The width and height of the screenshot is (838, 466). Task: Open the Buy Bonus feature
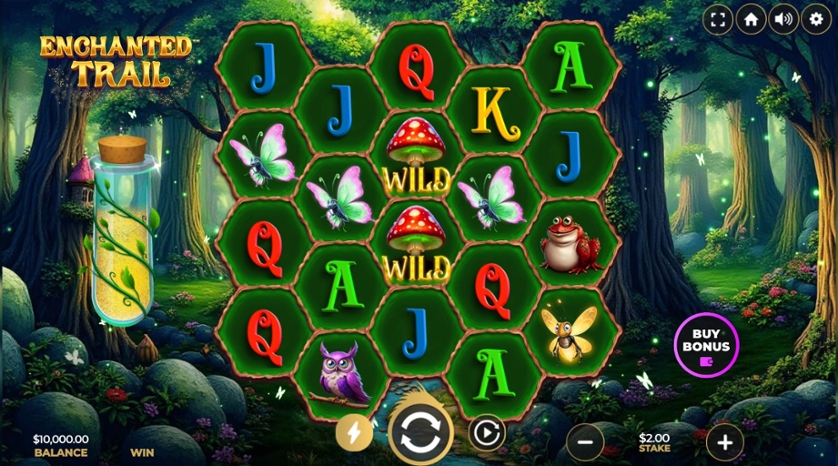coord(706,347)
